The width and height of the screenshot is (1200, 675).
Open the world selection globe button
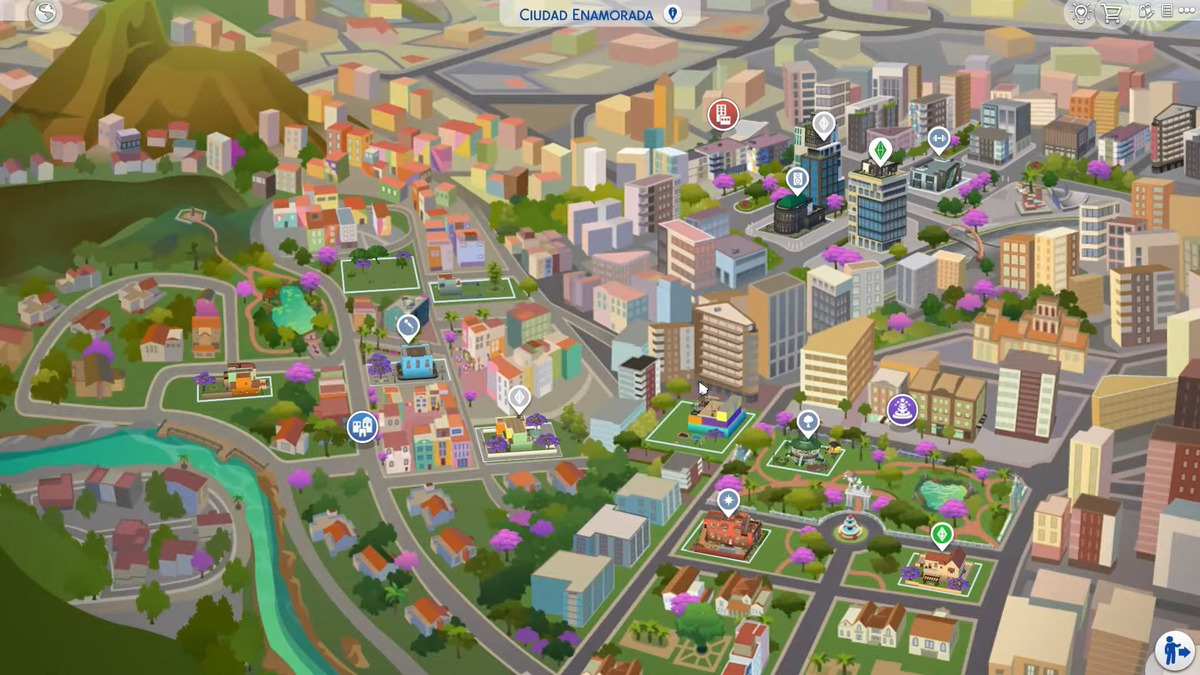(45, 13)
